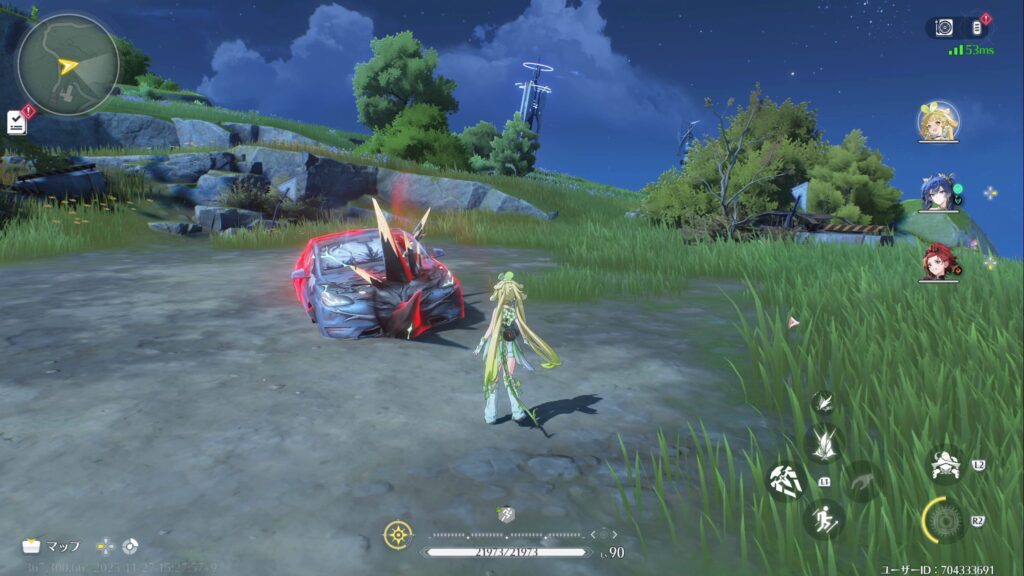Activate the gear-shaped ultimate with yellow ring
This screenshot has width=1024, height=576.
(942, 520)
